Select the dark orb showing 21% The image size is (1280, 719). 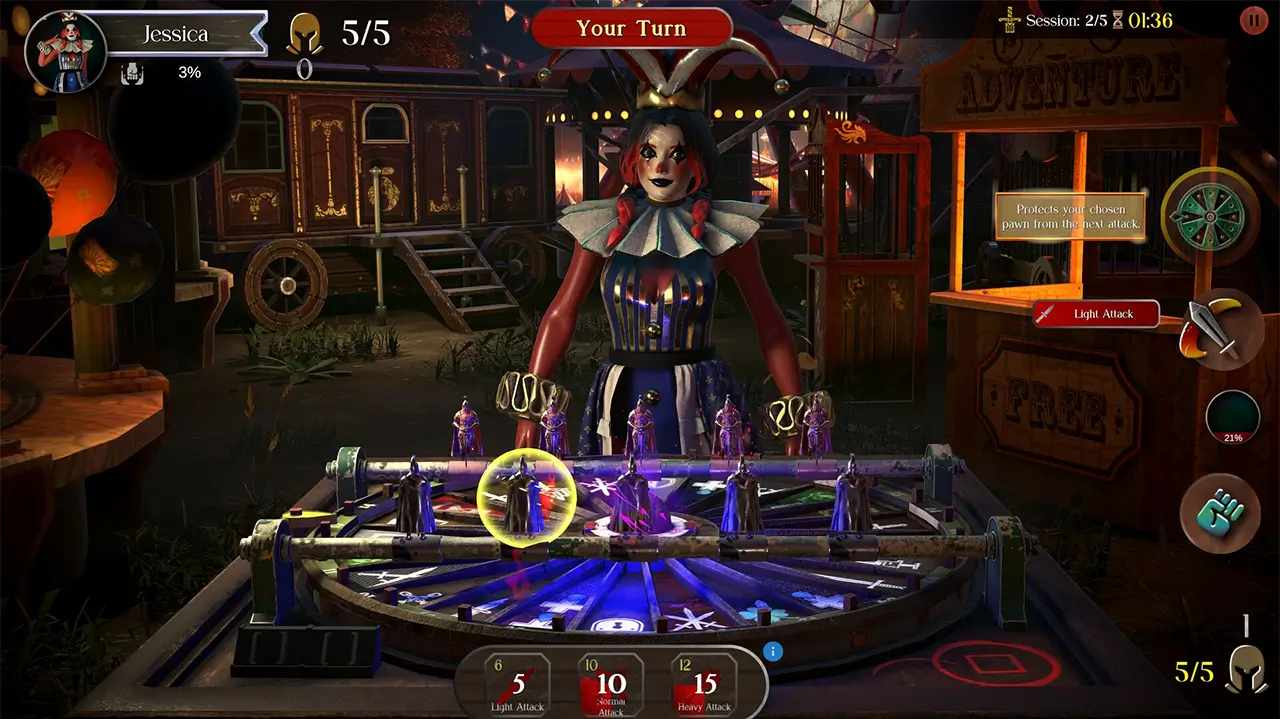point(1232,416)
